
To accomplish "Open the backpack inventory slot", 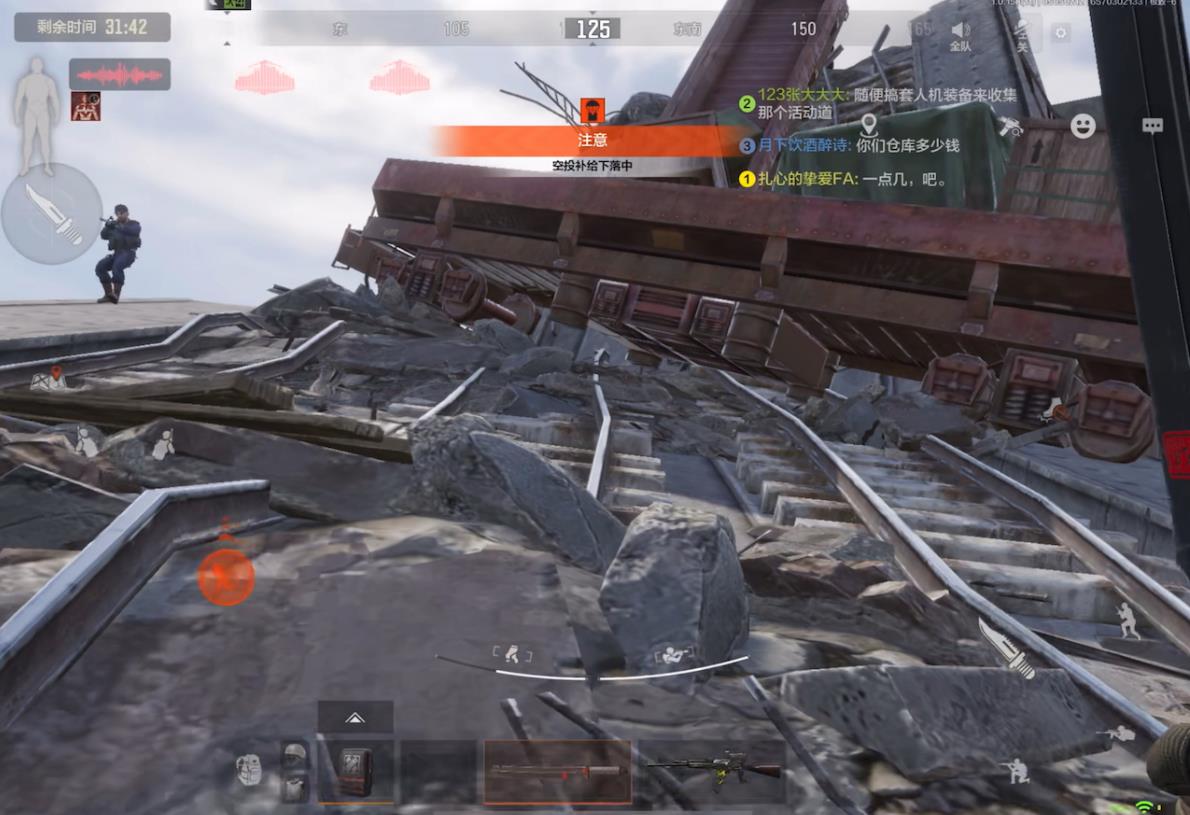I will pos(355,771).
